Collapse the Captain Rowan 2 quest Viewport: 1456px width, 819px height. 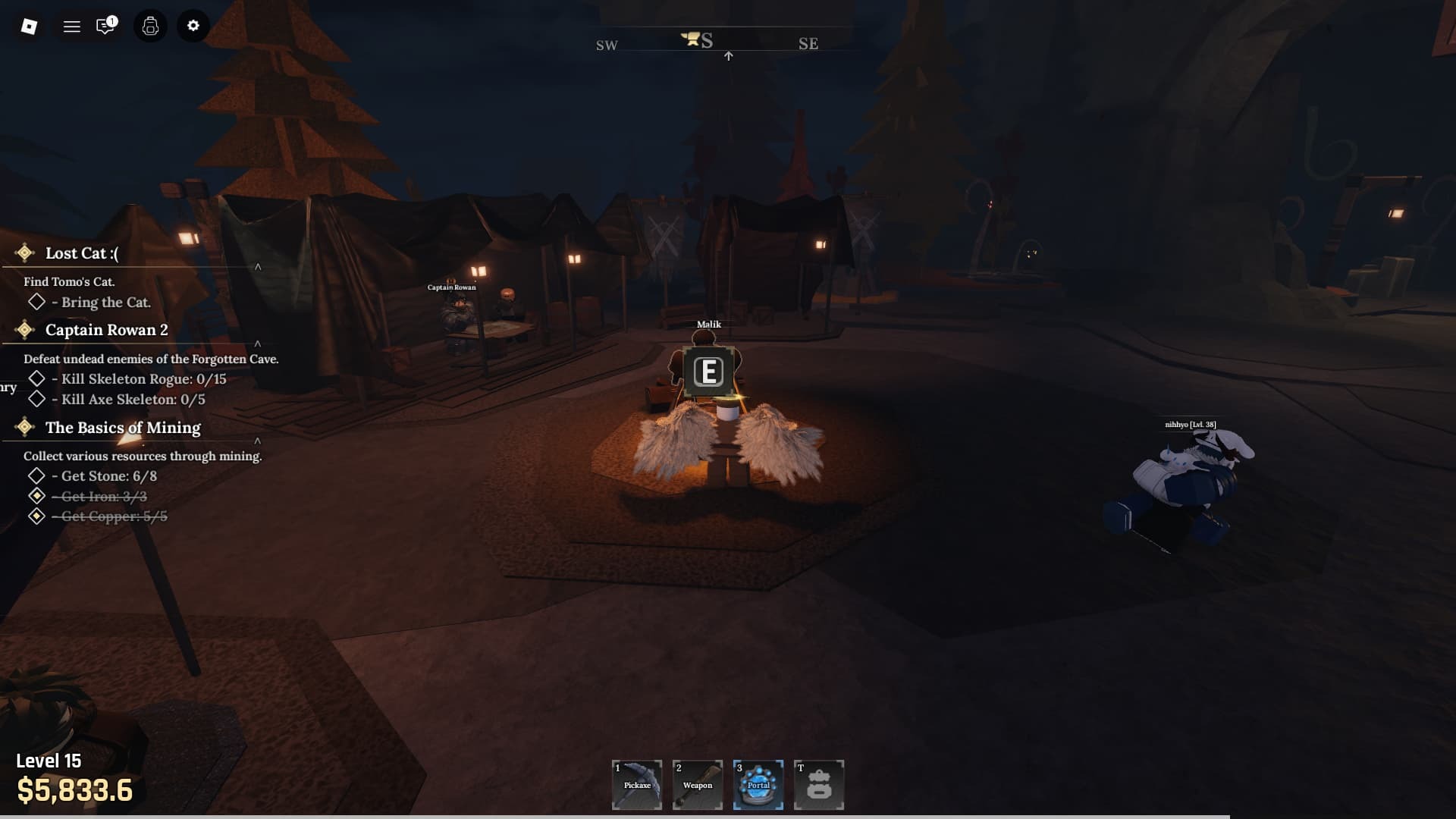(258, 344)
